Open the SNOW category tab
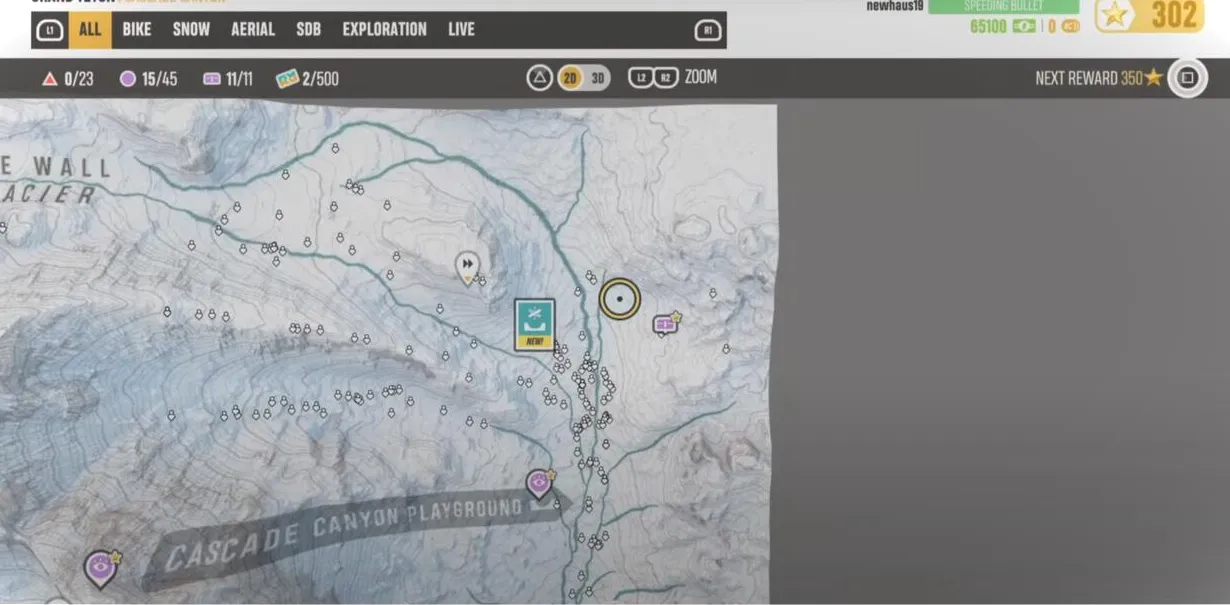The height and width of the screenshot is (605, 1230). click(x=191, y=30)
